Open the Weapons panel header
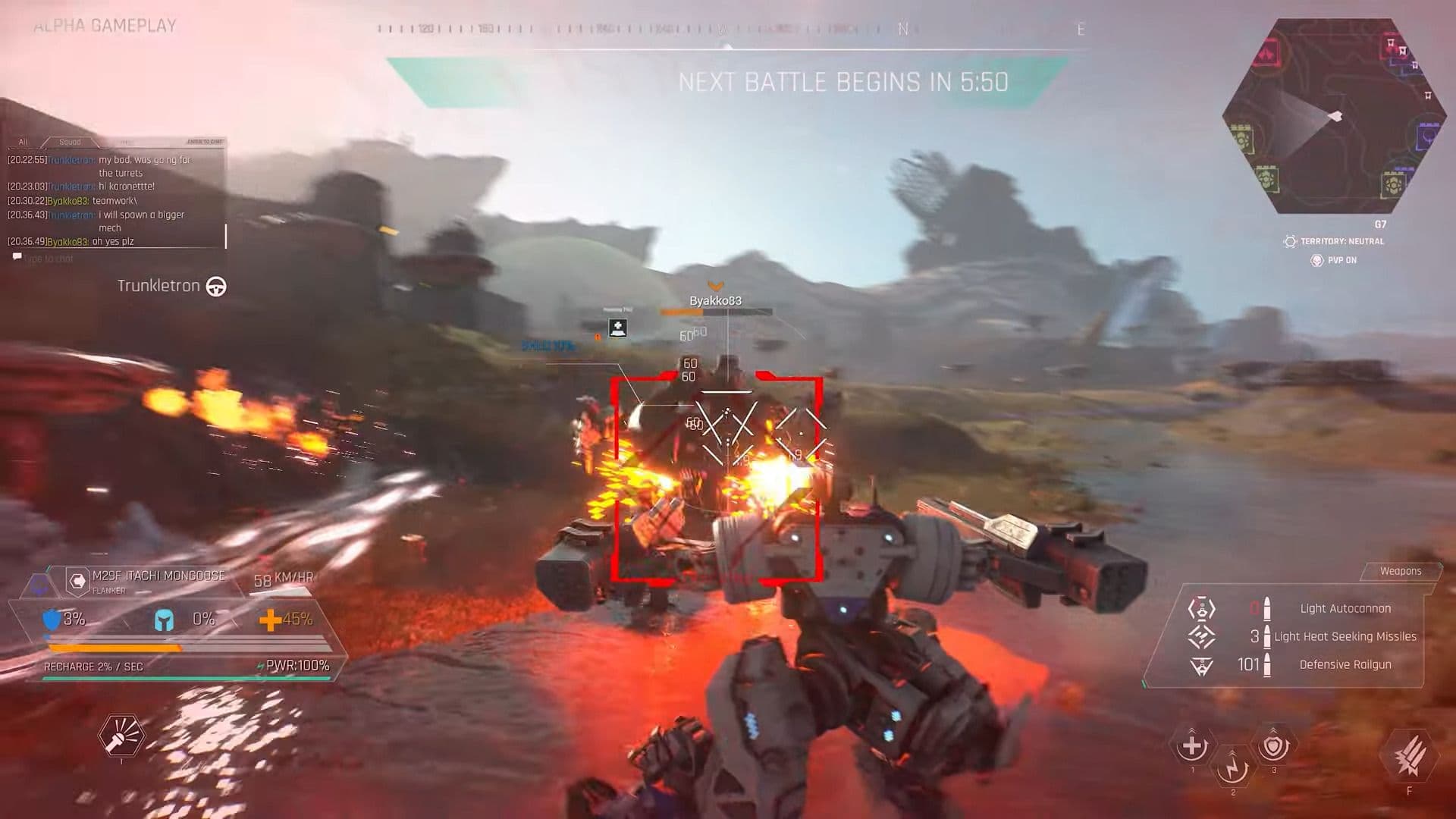 click(x=1401, y=571)
